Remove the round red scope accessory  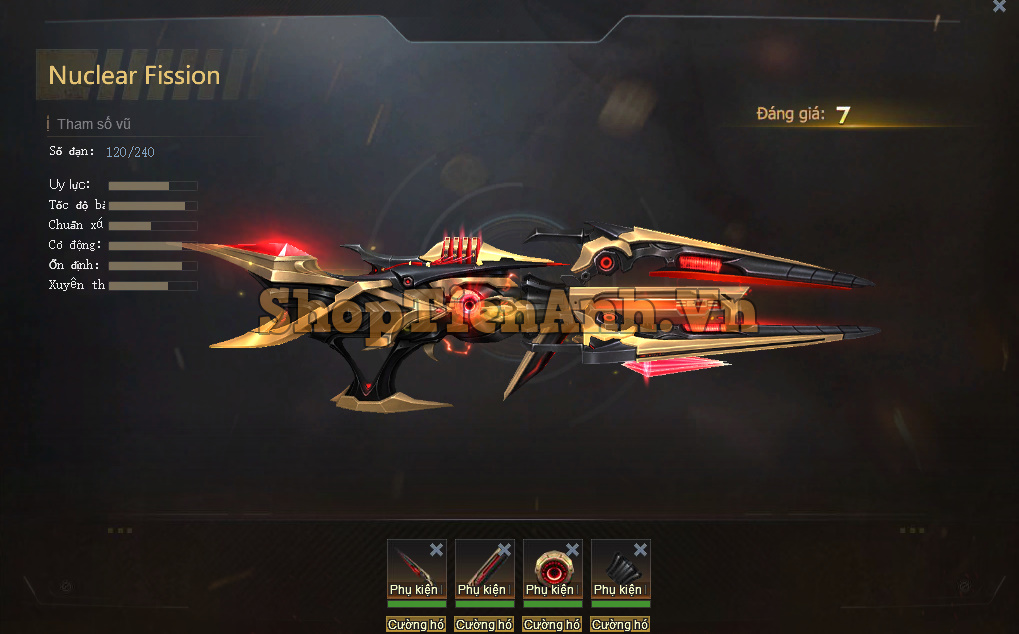pyautogui.click(x=572, y=549)
